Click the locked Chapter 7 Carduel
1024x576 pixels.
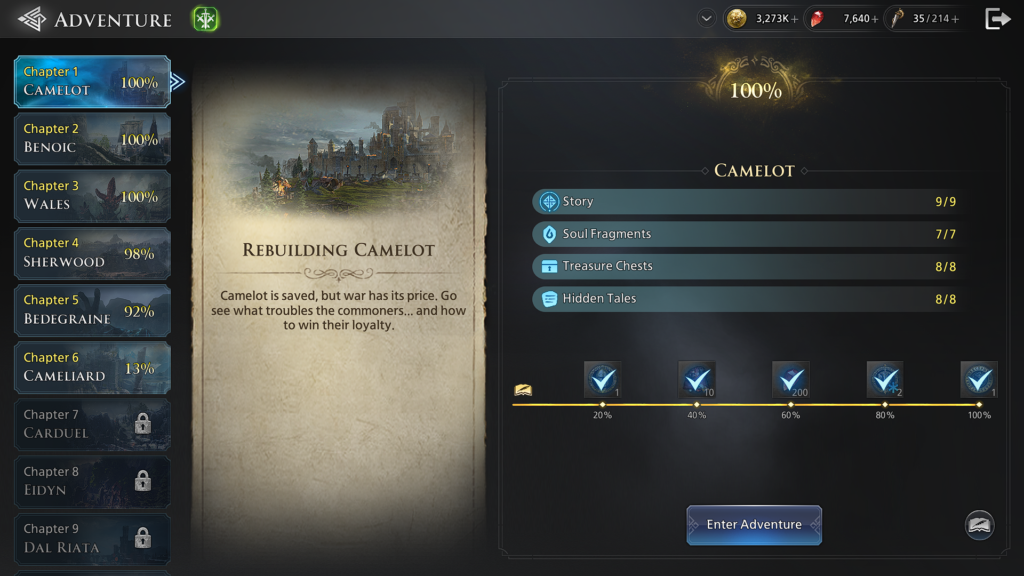(x=92, y=424)
